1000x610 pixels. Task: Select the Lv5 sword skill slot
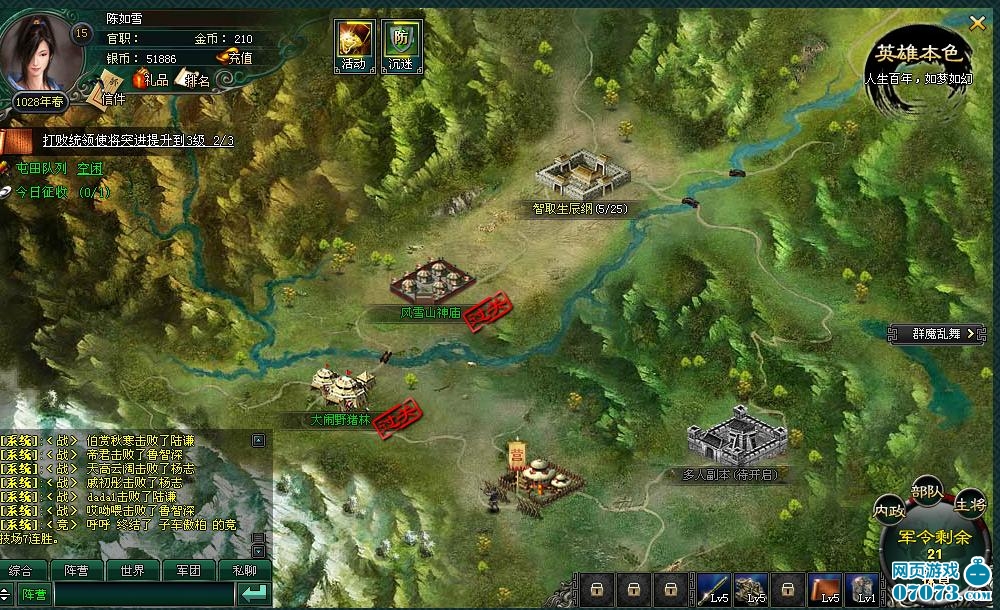point(715,589)
